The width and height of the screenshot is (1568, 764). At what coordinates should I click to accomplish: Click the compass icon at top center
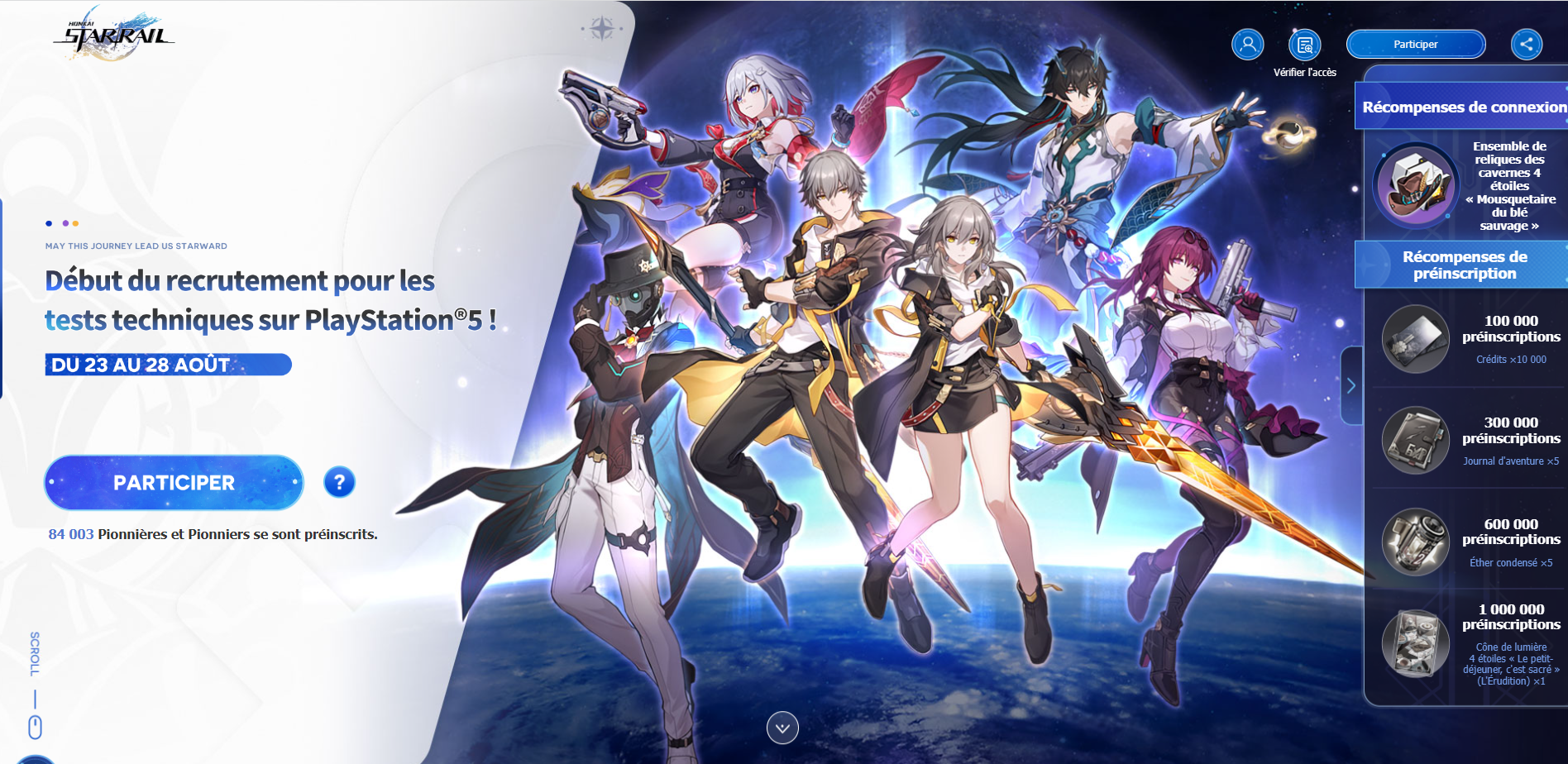coord(603,26)
